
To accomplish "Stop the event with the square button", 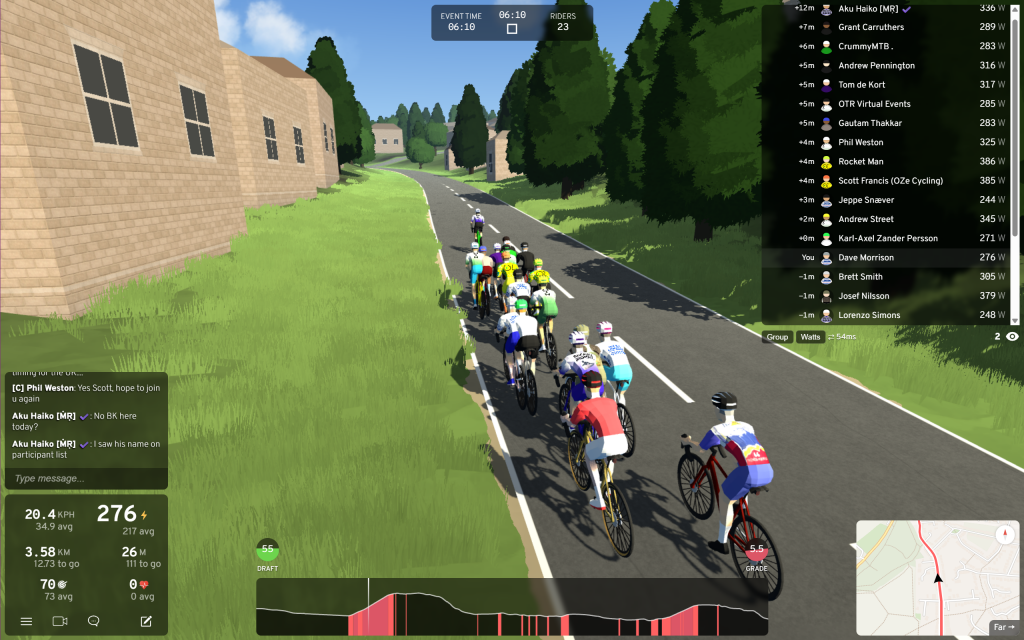I will [512, 29].
